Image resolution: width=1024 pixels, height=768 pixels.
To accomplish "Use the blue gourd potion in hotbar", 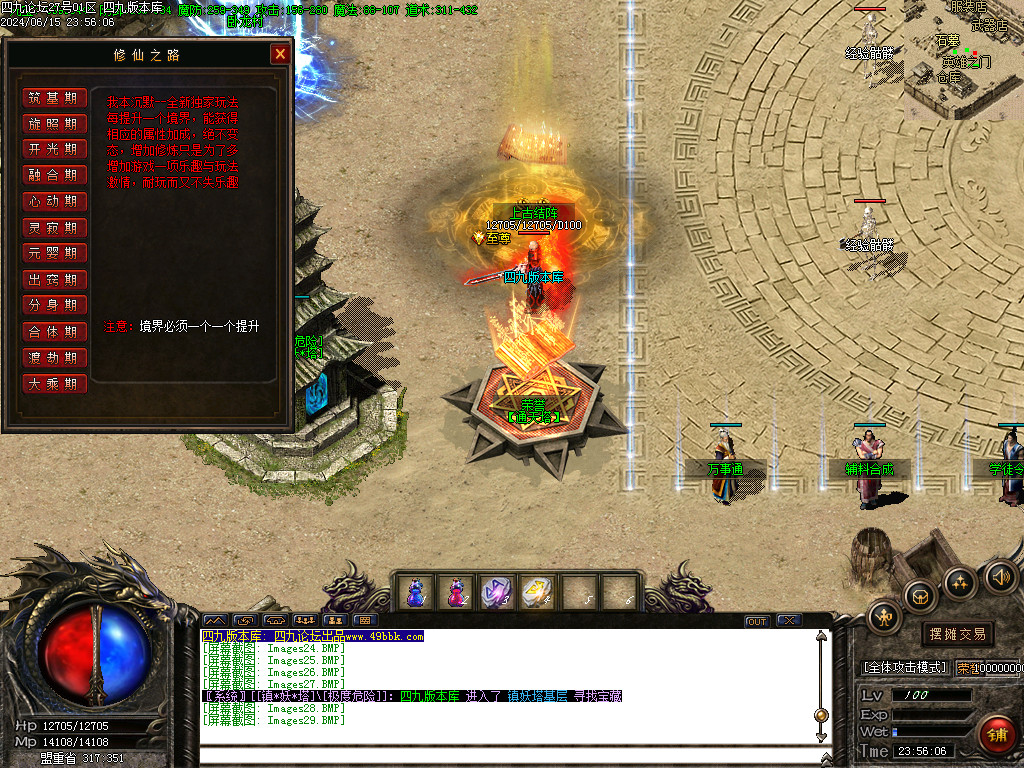I will point(415,592).
